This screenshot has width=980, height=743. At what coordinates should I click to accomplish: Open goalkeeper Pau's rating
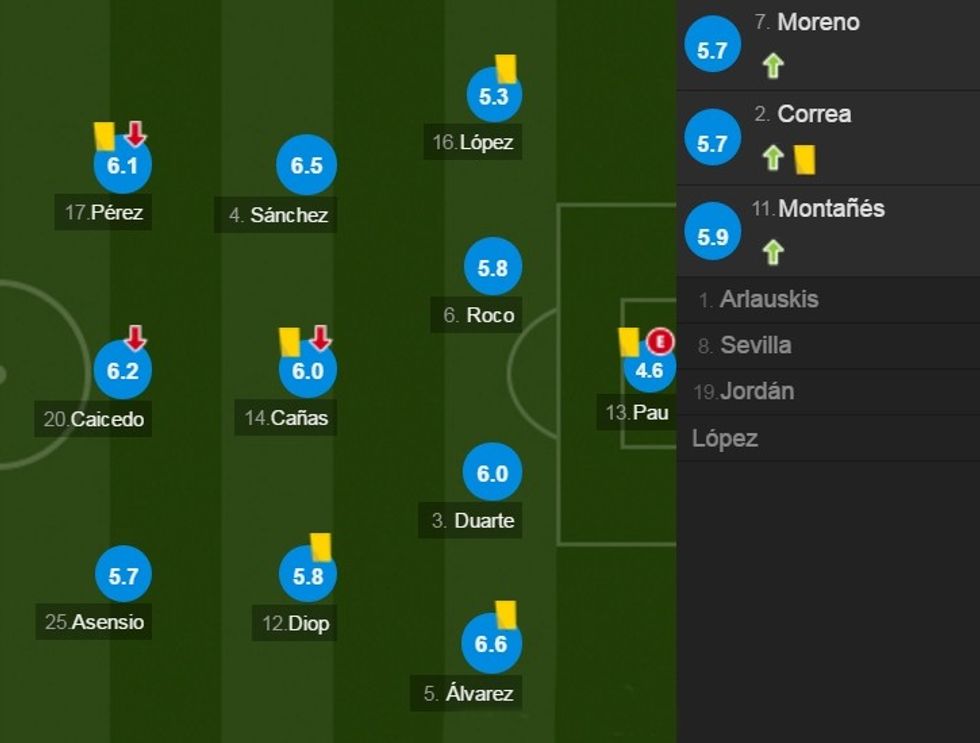(x=649, y=371)
